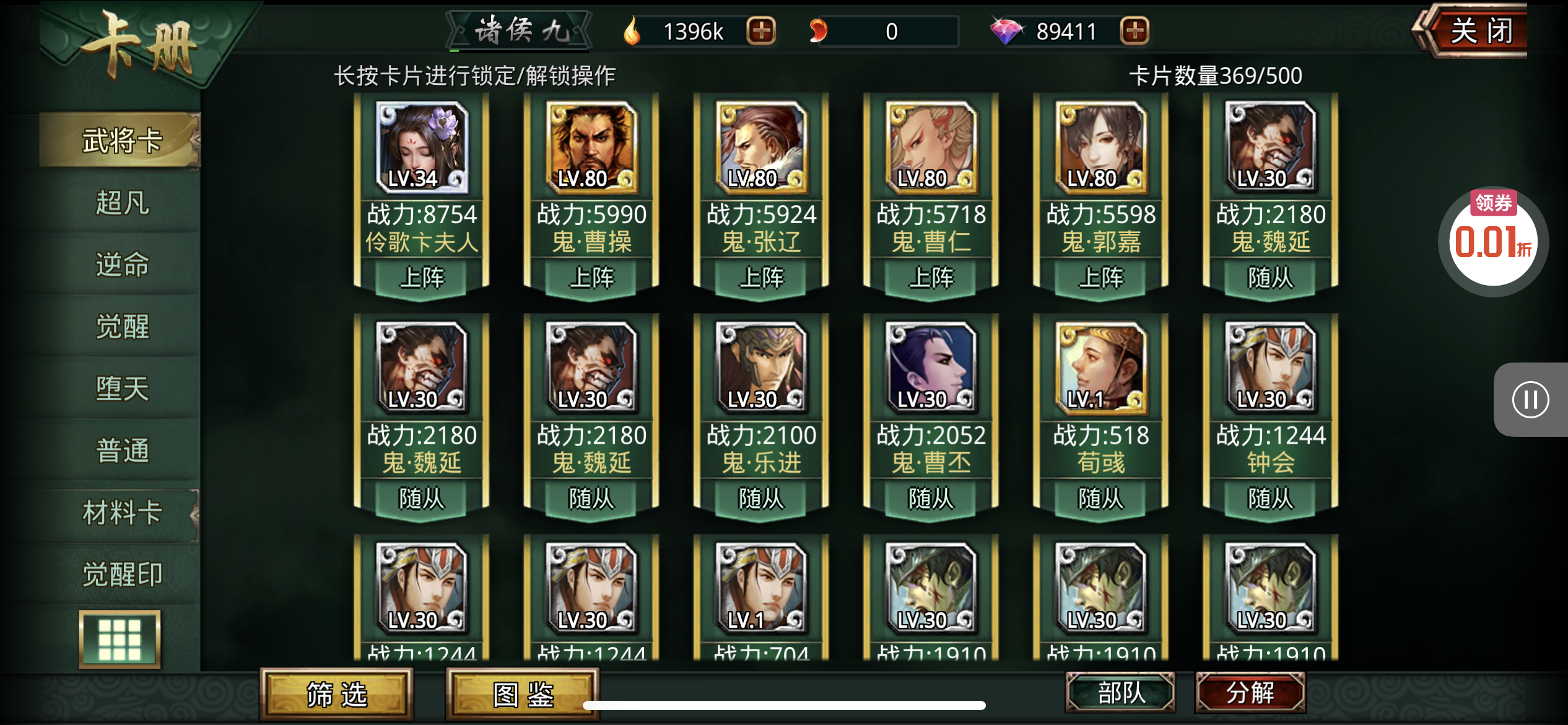Open the 图鉴 compendium
This screenshot has height=725, width=1568.
523,695
